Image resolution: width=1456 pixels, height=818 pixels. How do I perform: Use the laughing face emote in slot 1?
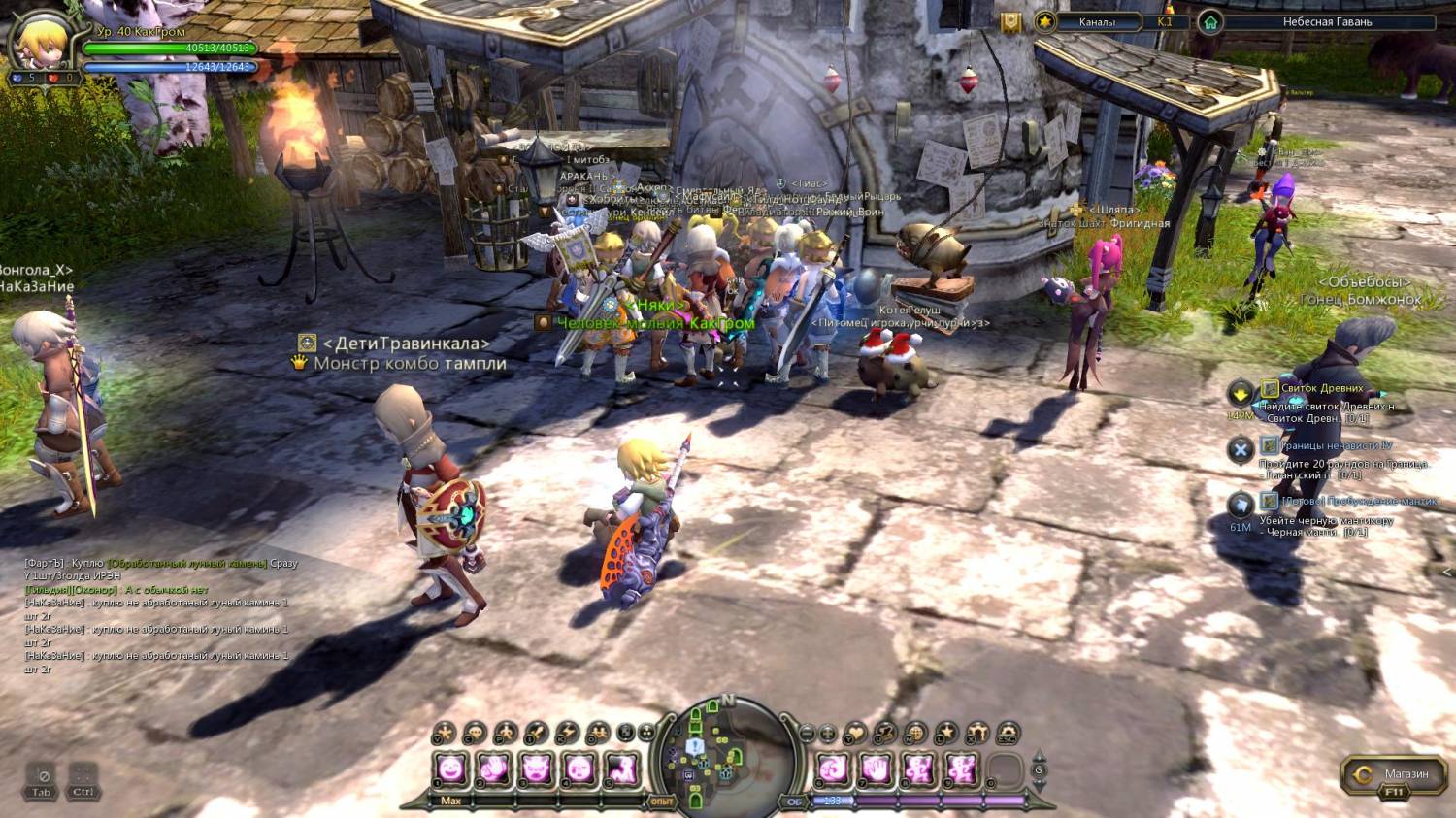pos(450,770)
